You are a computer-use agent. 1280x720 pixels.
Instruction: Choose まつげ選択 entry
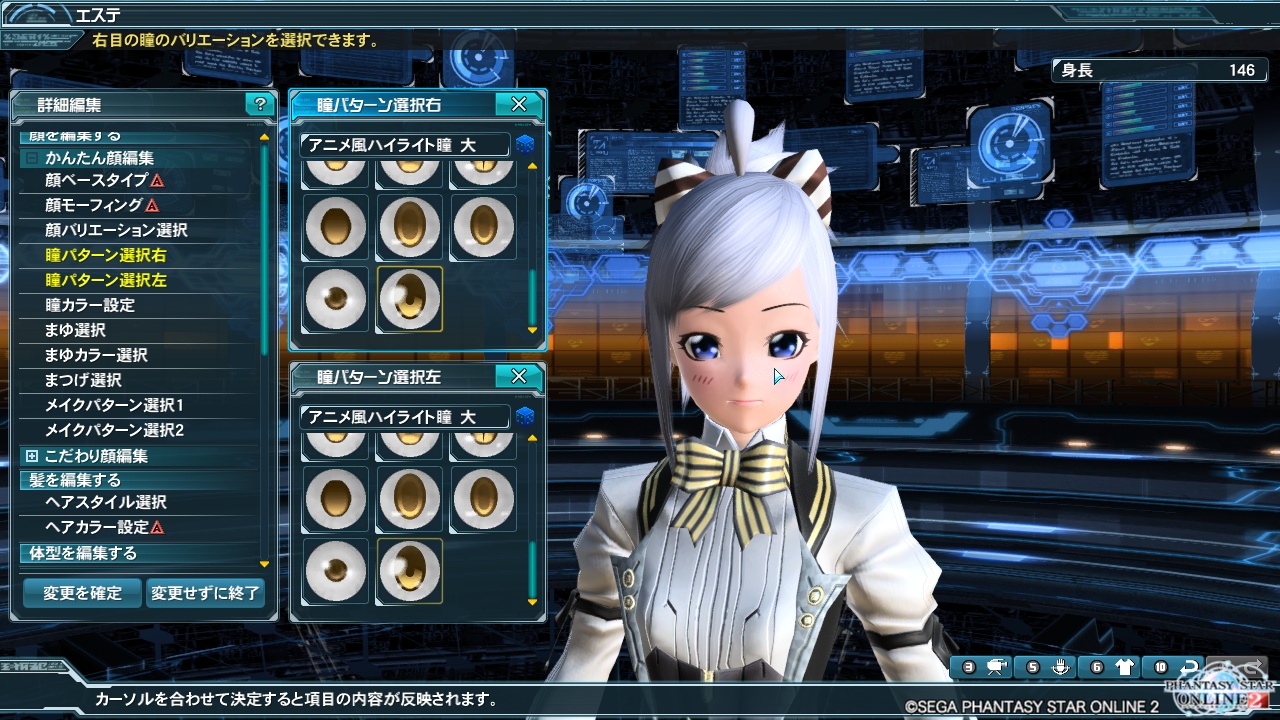(83, 380)
